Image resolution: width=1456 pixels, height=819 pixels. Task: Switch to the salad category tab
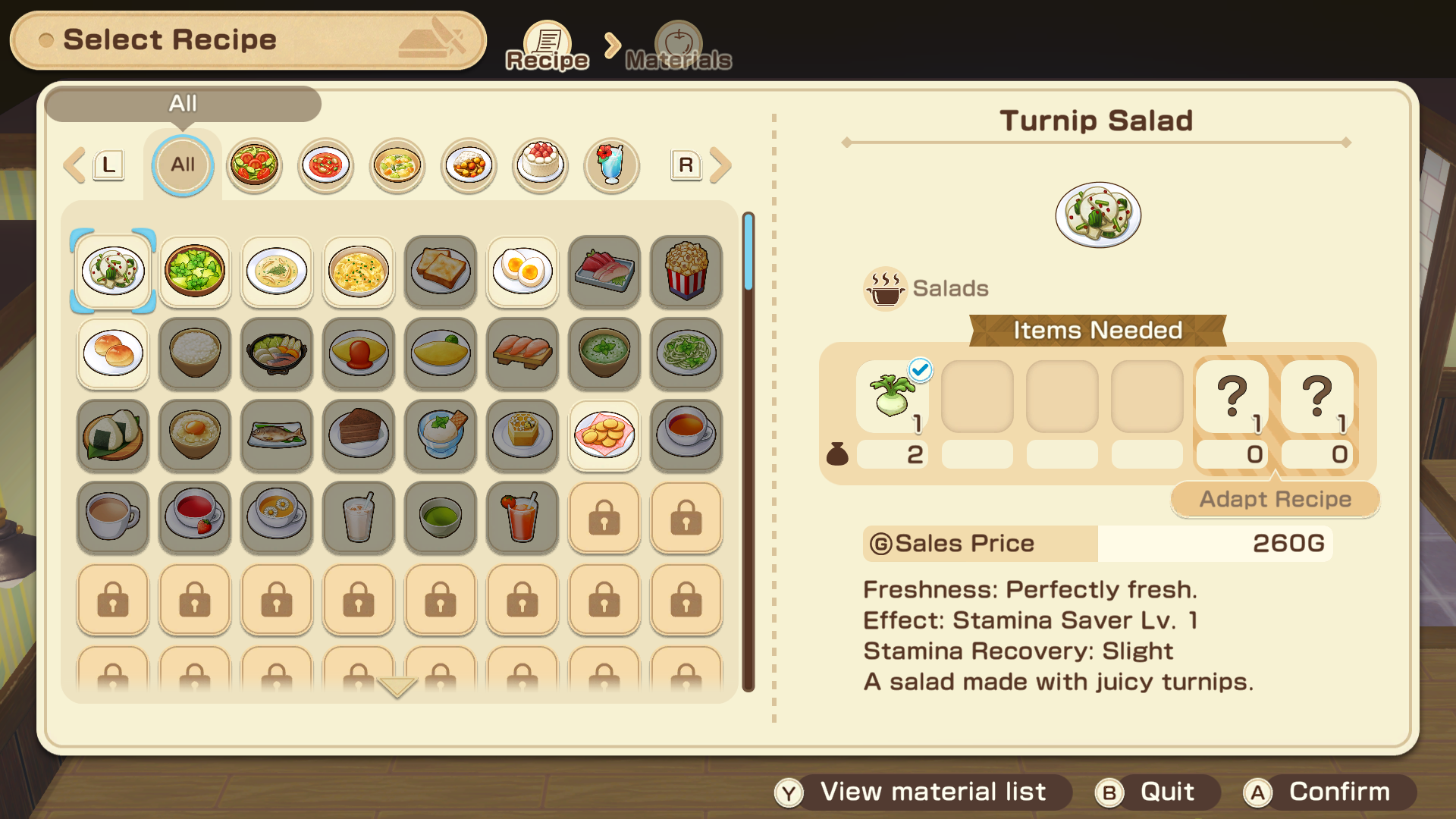pyautogui.click(x=254, y=165)
